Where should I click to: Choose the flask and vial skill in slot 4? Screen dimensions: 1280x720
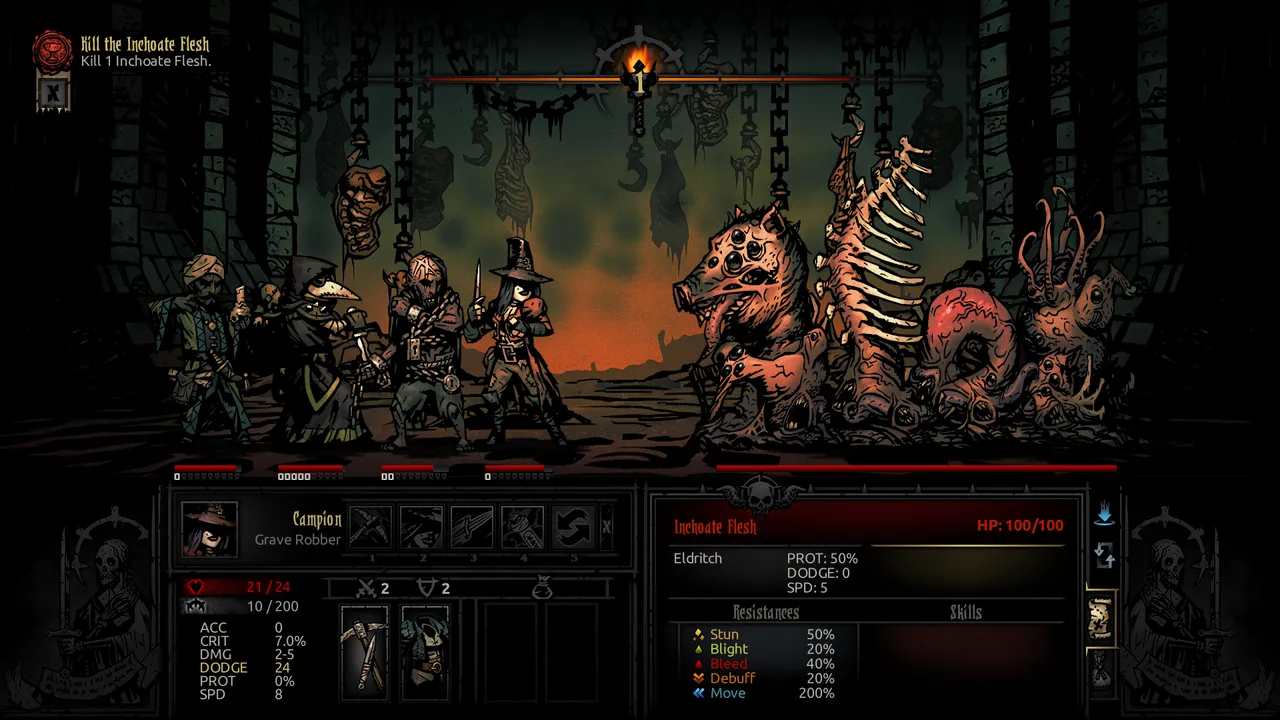click(523, 527)
